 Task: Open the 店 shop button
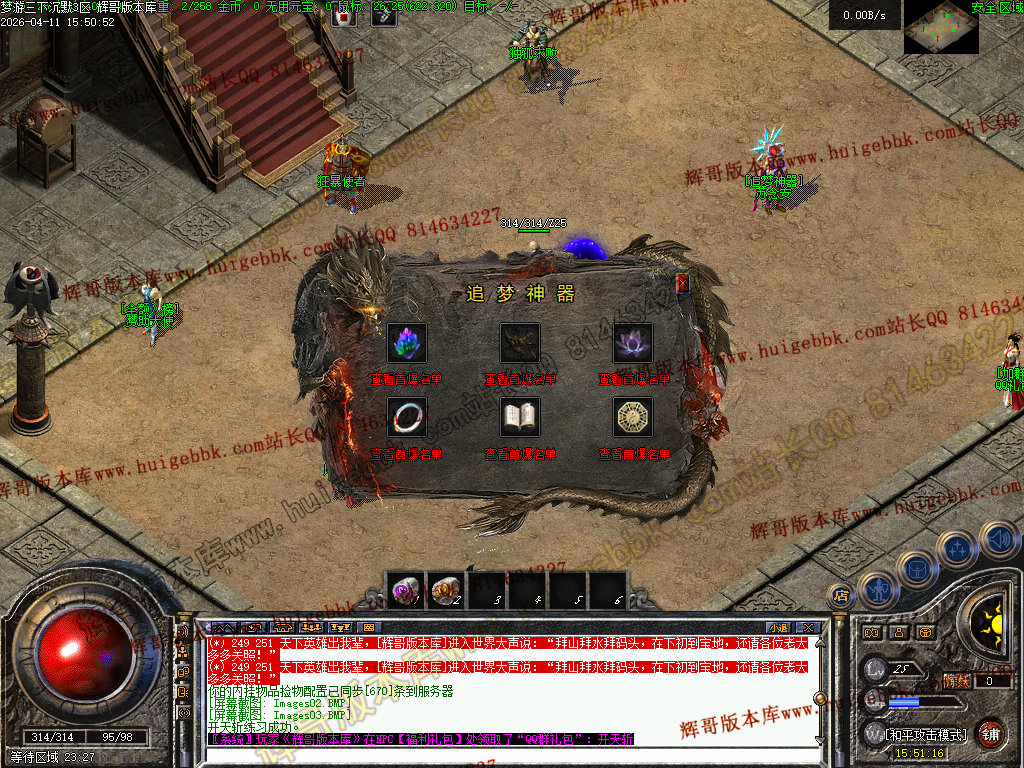(x=841, y=595)
